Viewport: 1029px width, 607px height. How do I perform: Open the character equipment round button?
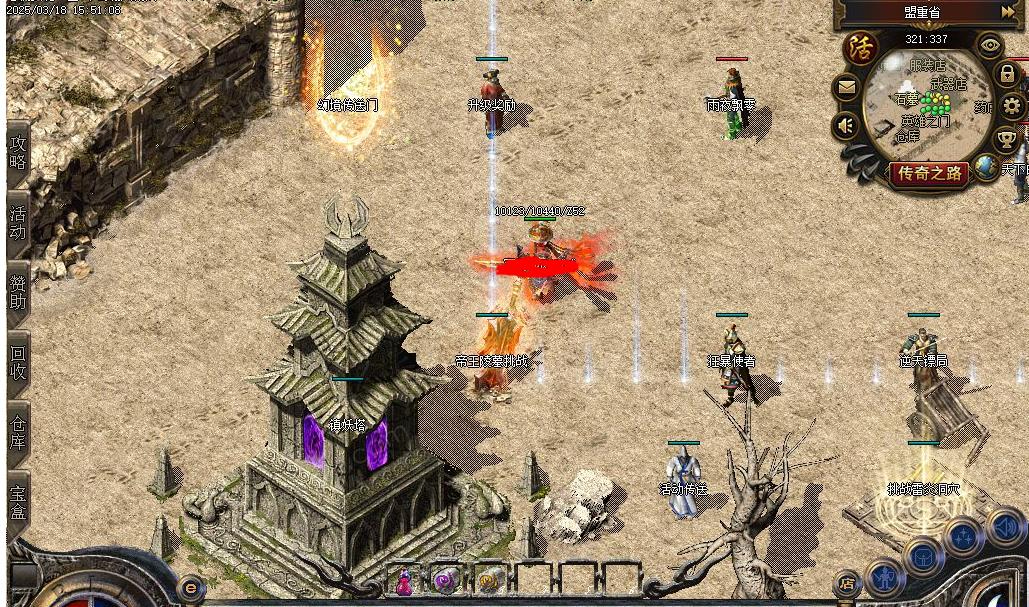click(886, 577)
